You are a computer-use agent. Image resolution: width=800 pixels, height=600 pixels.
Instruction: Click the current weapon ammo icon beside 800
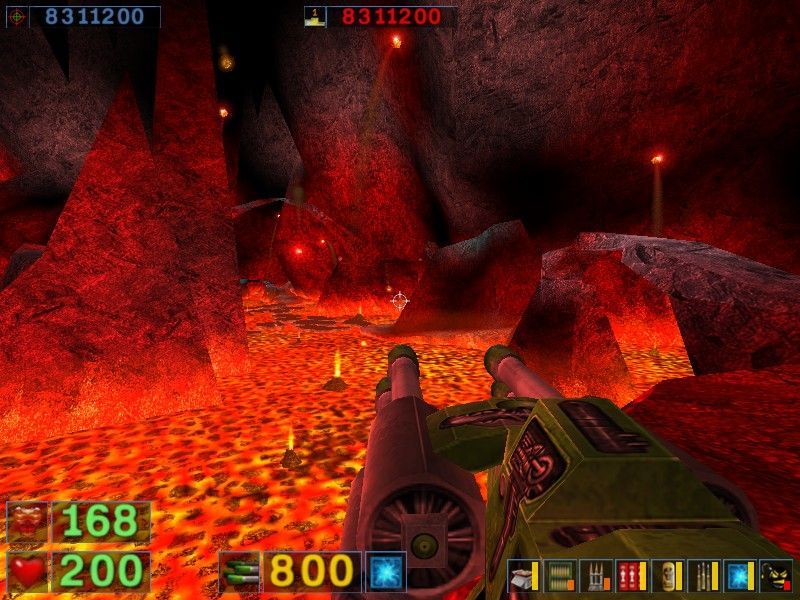(x=239, y=571)
